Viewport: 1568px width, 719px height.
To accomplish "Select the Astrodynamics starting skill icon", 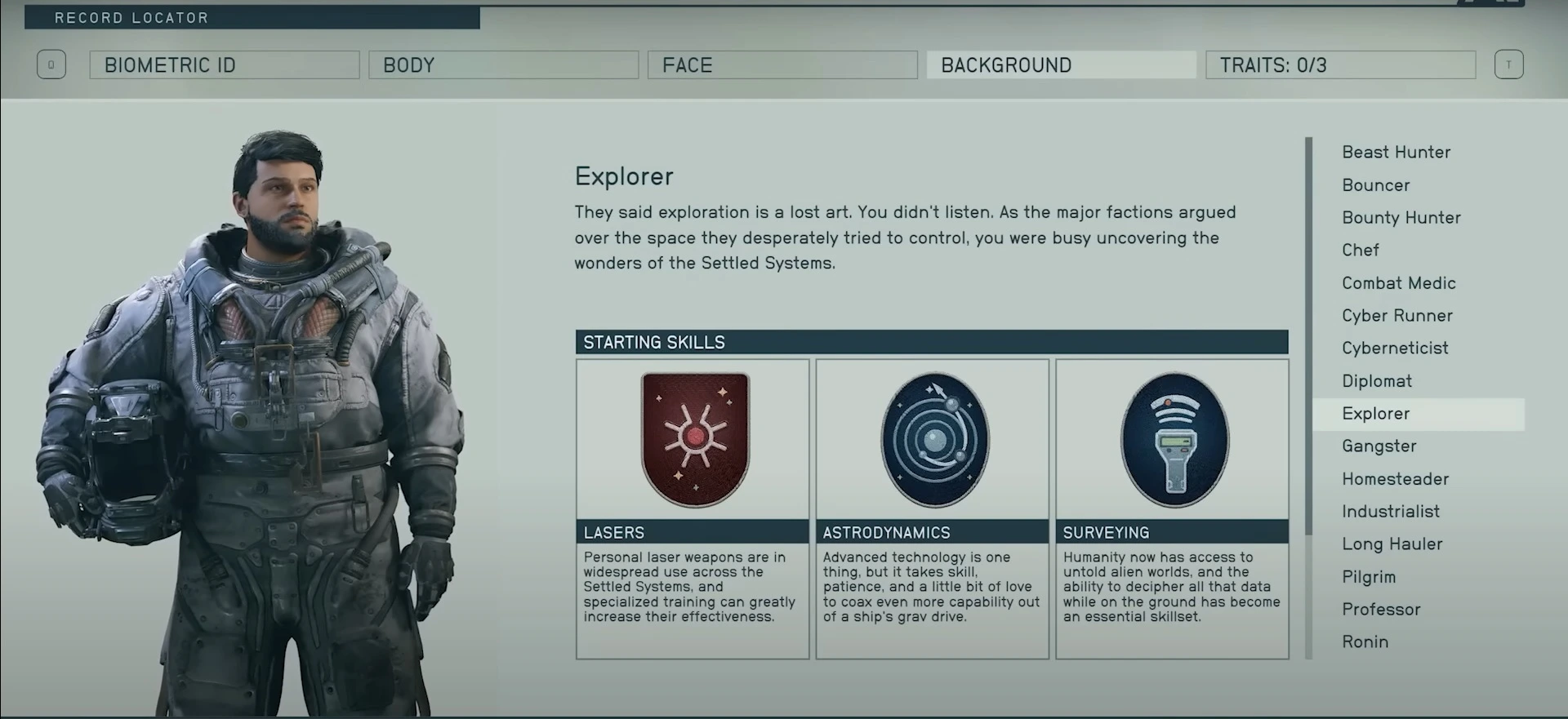I will (932, 439).
